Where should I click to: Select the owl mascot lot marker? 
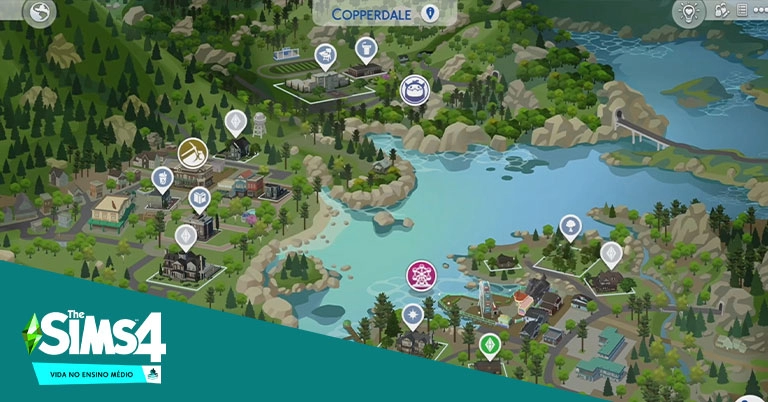(x=414, y=90)
